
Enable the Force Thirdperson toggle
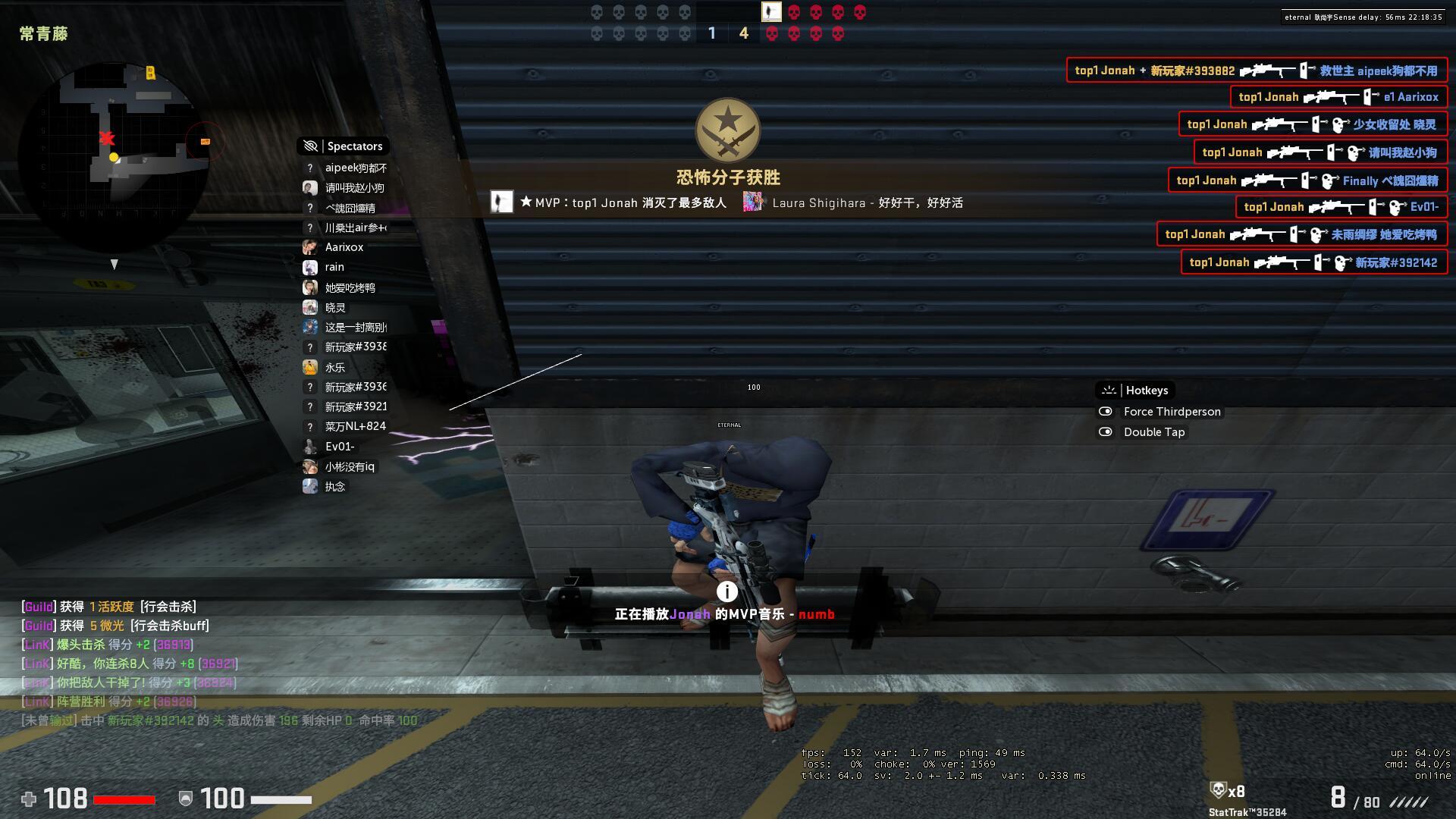click(x=1106, y=412)
